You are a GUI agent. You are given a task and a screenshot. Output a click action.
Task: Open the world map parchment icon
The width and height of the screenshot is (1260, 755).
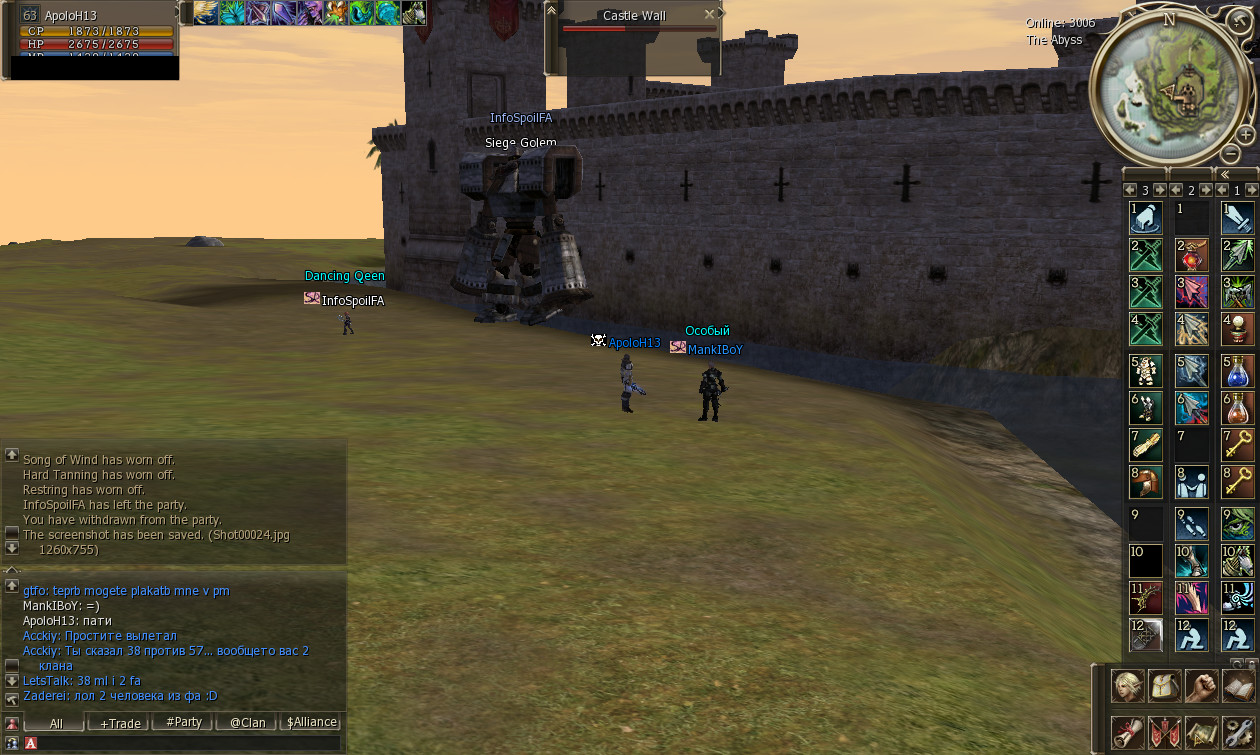1202,732
